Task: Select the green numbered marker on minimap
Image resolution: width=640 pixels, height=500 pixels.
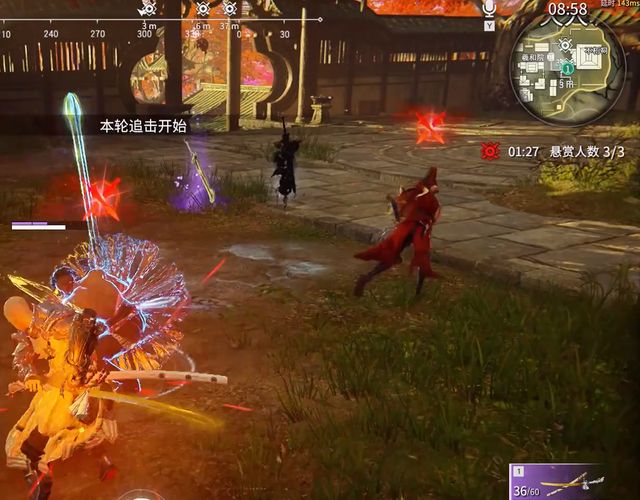Action: 567,69
